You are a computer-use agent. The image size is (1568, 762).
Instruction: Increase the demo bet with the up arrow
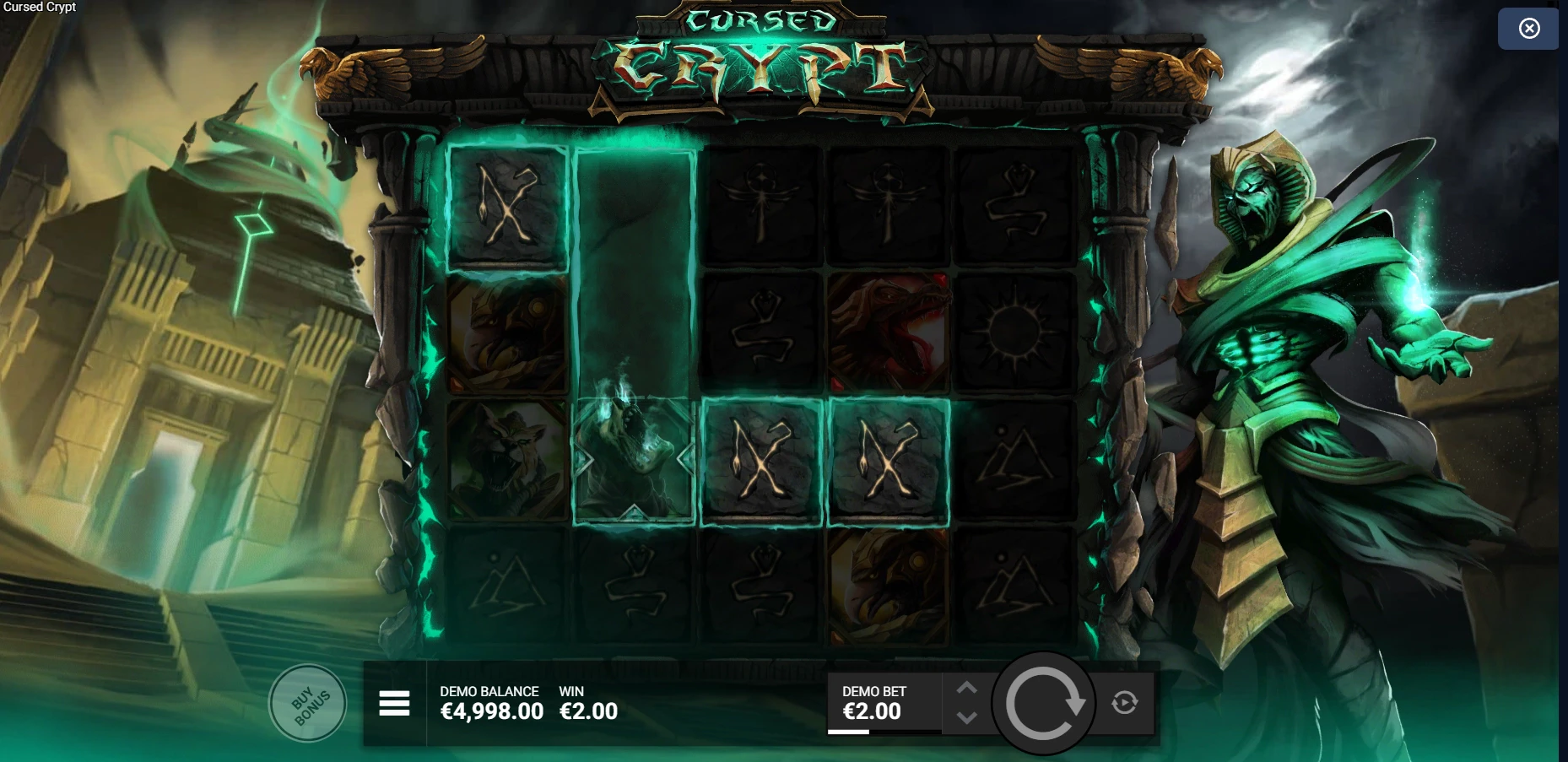click(x=967, y=689)
